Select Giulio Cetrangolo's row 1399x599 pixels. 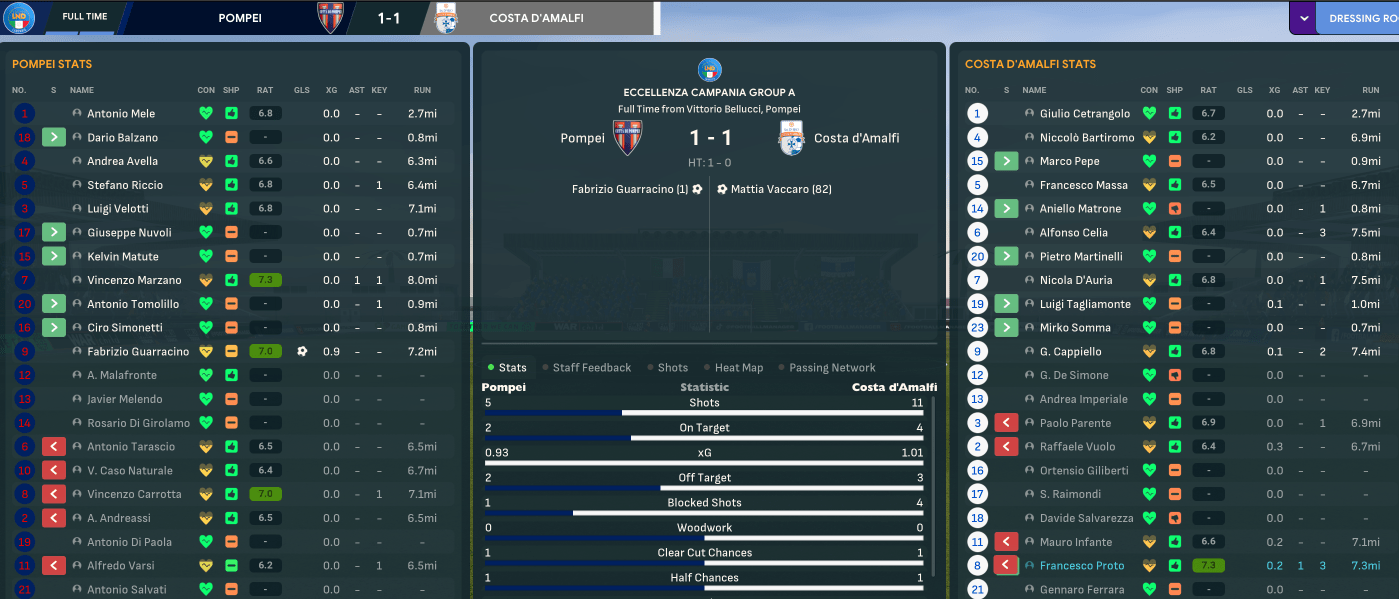(1084, 114)
